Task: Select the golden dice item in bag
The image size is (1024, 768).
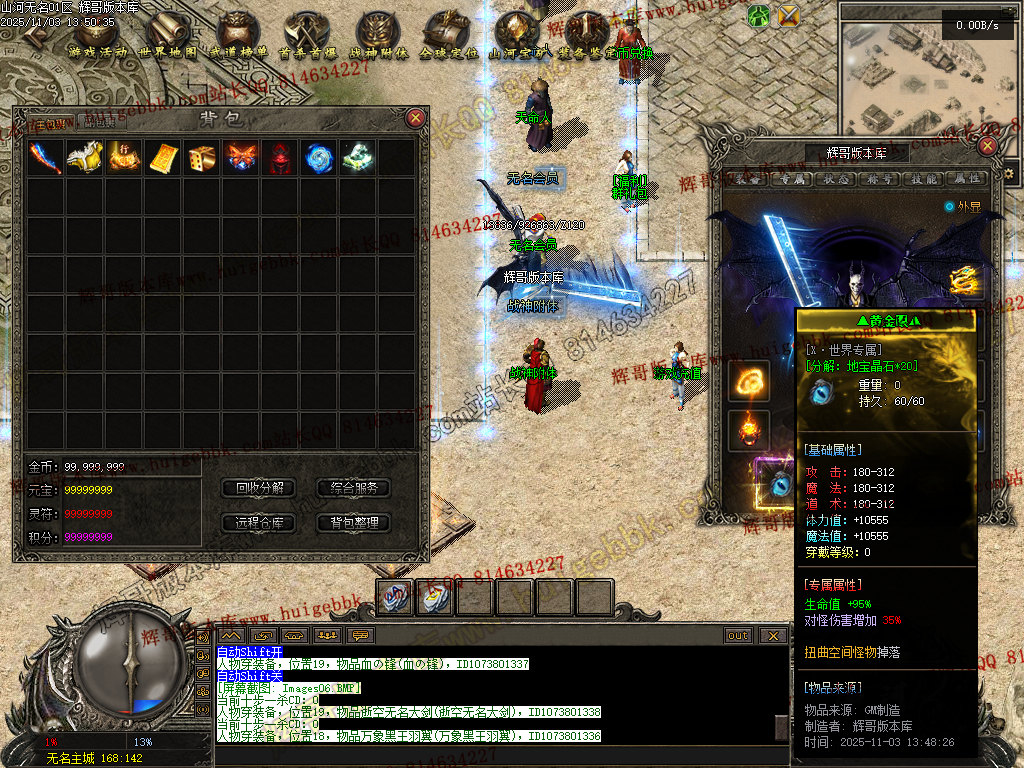Action: click(201, 158)
